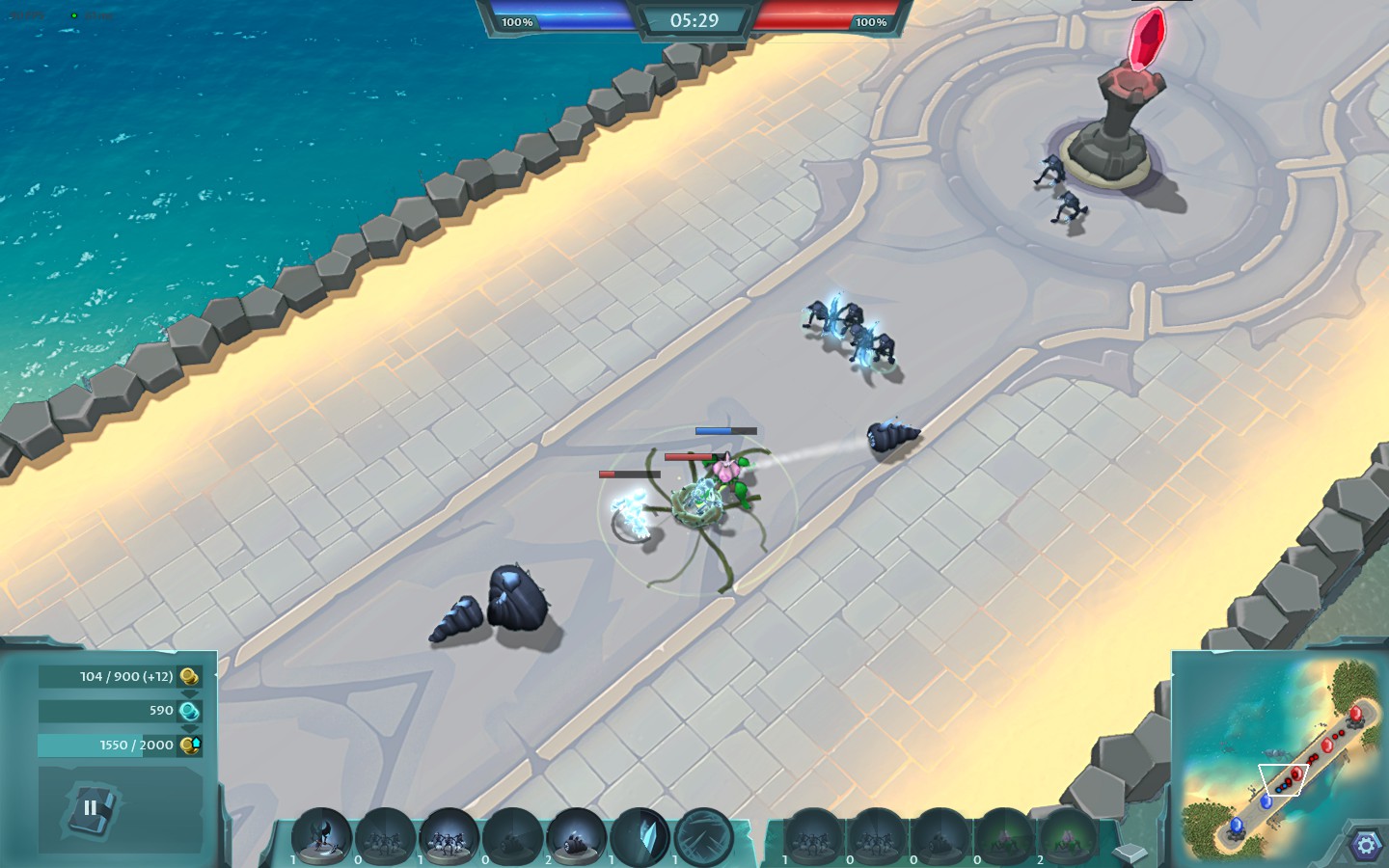
Task: Select the green plant unit showing count 2
Action: click(1067, 835)
